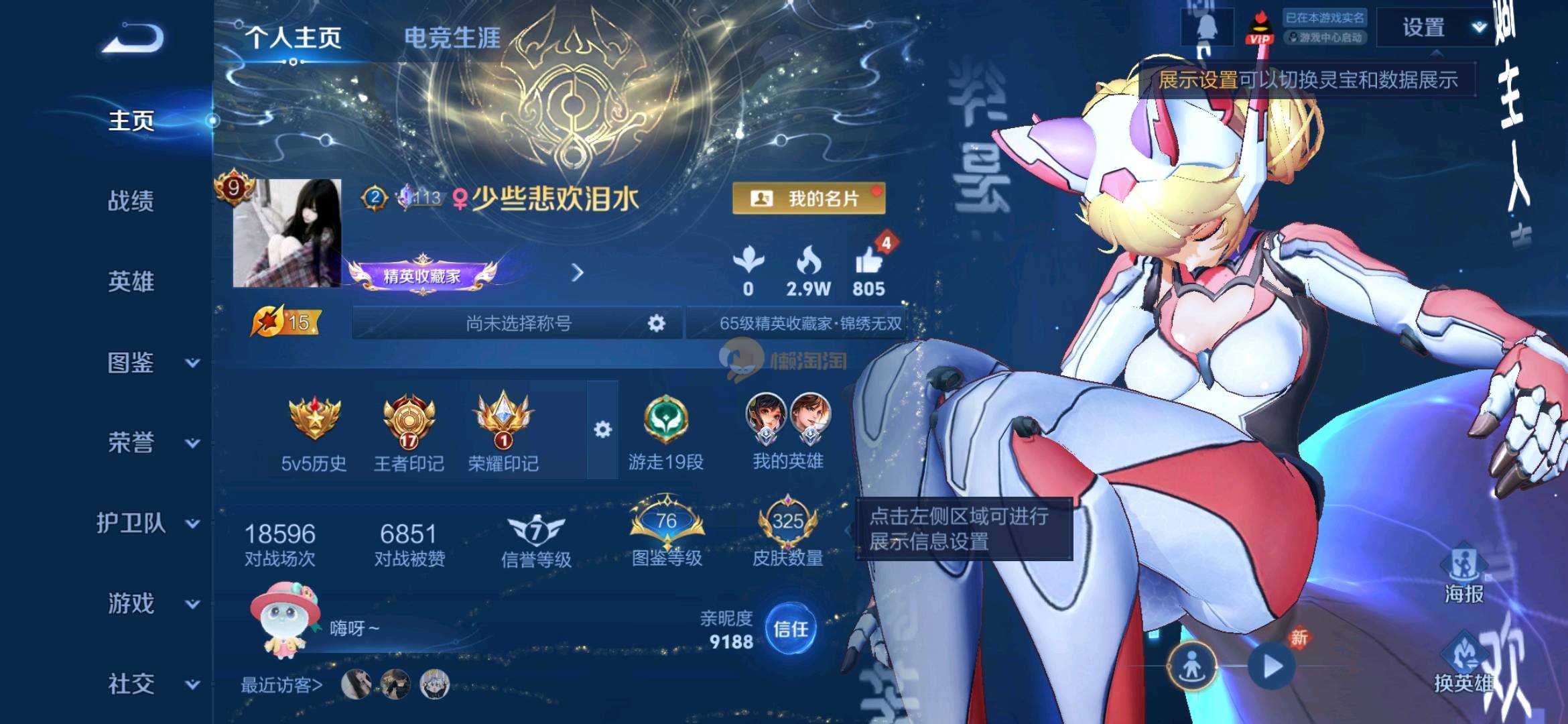Click the player avatar photo
The image size is (1568, 724).
(x=287, y=233)
